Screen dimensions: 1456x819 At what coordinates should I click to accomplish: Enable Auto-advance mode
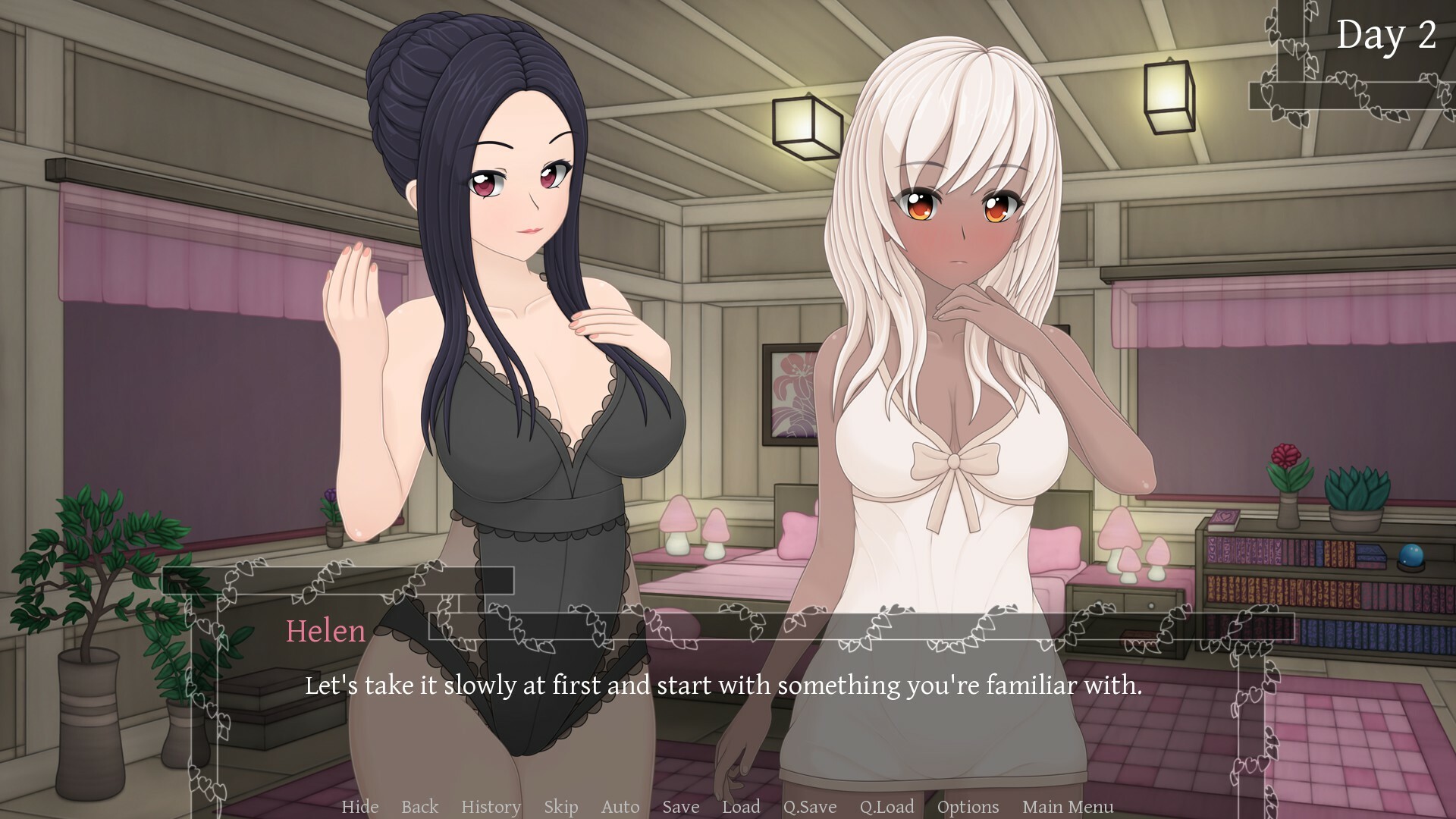(620, 807)
